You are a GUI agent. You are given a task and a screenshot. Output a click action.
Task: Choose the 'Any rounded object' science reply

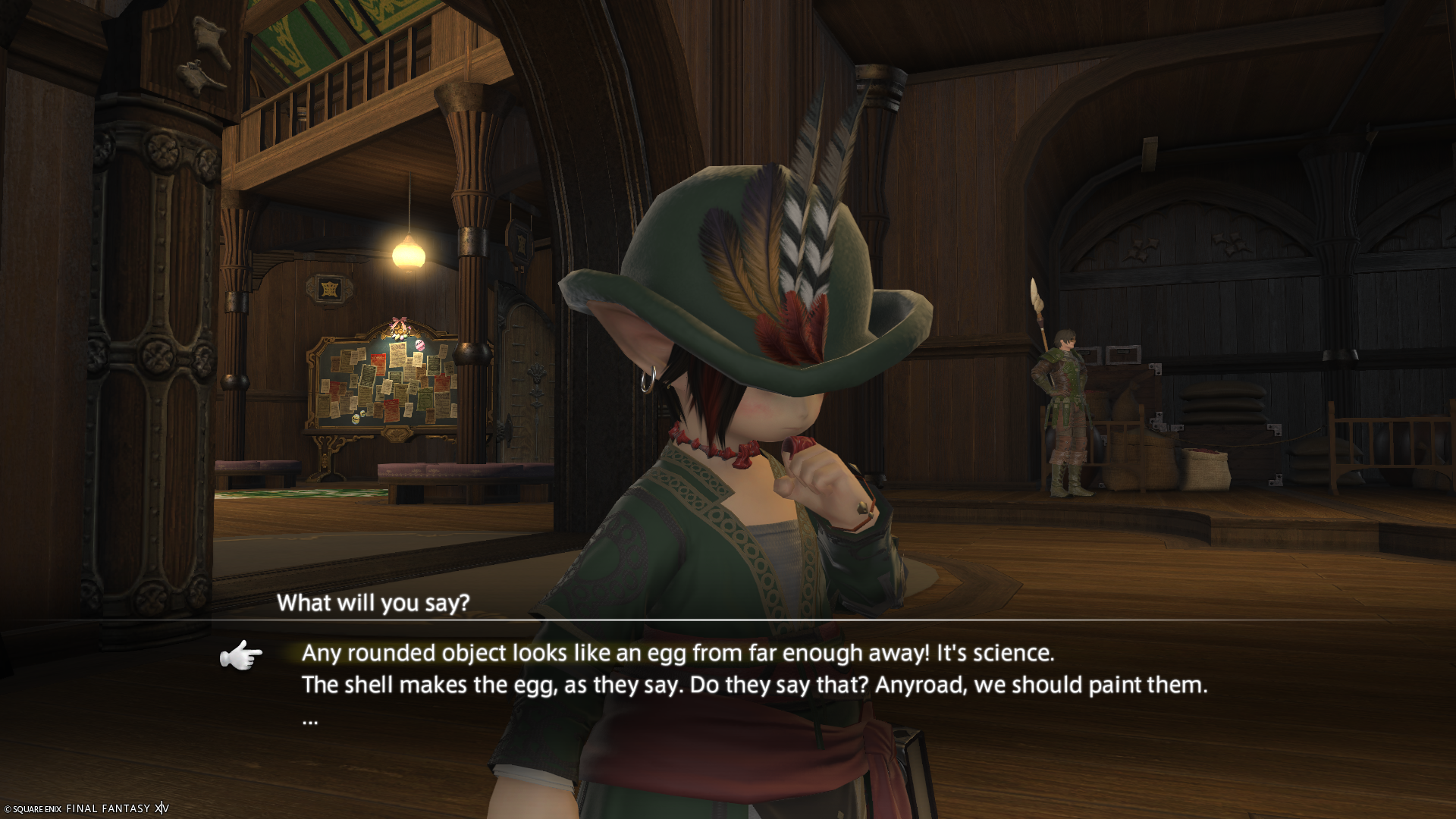(677, 653)
